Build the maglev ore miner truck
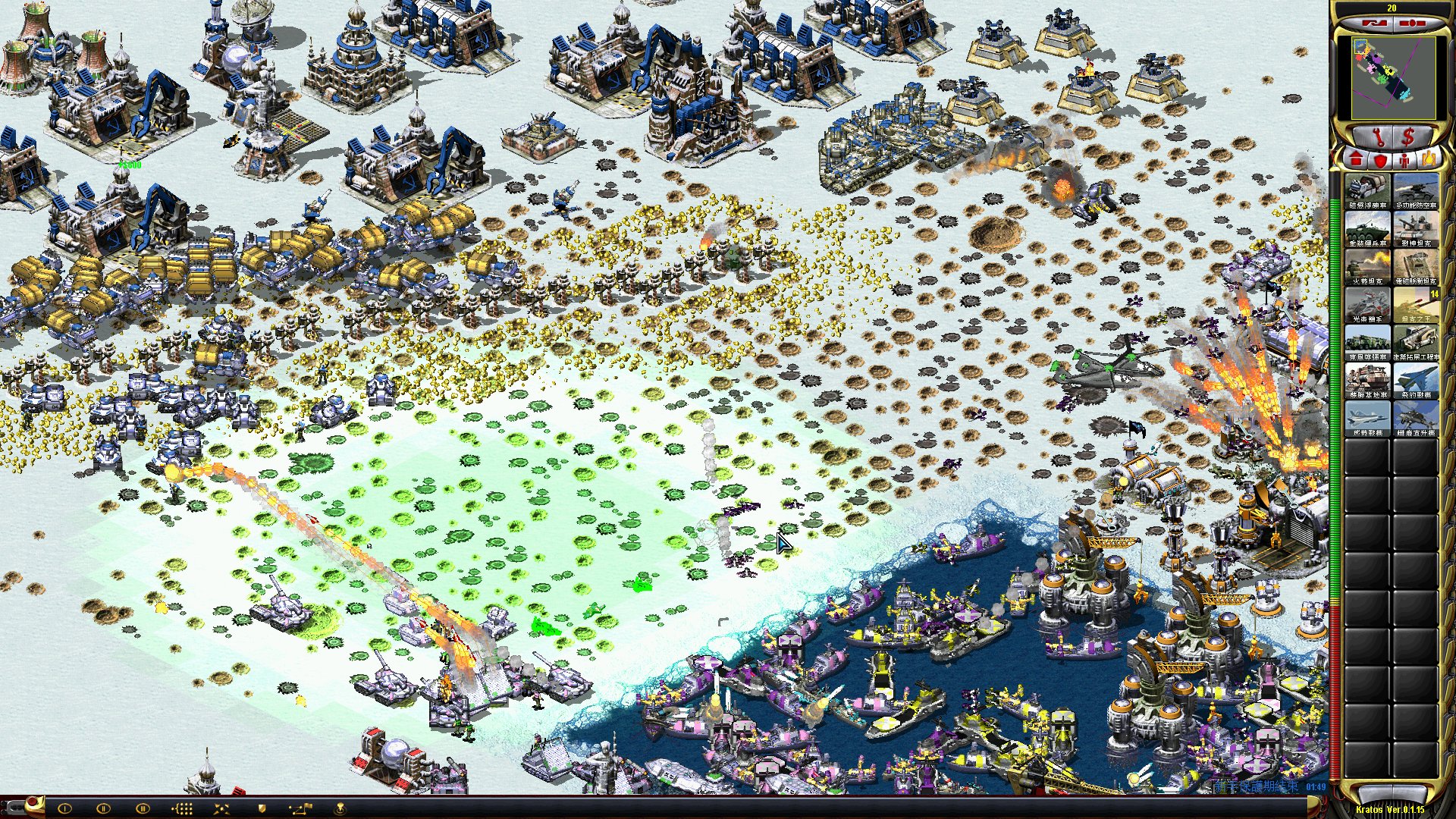This screenshot has height=819, width=1456. coord(1367,190)
